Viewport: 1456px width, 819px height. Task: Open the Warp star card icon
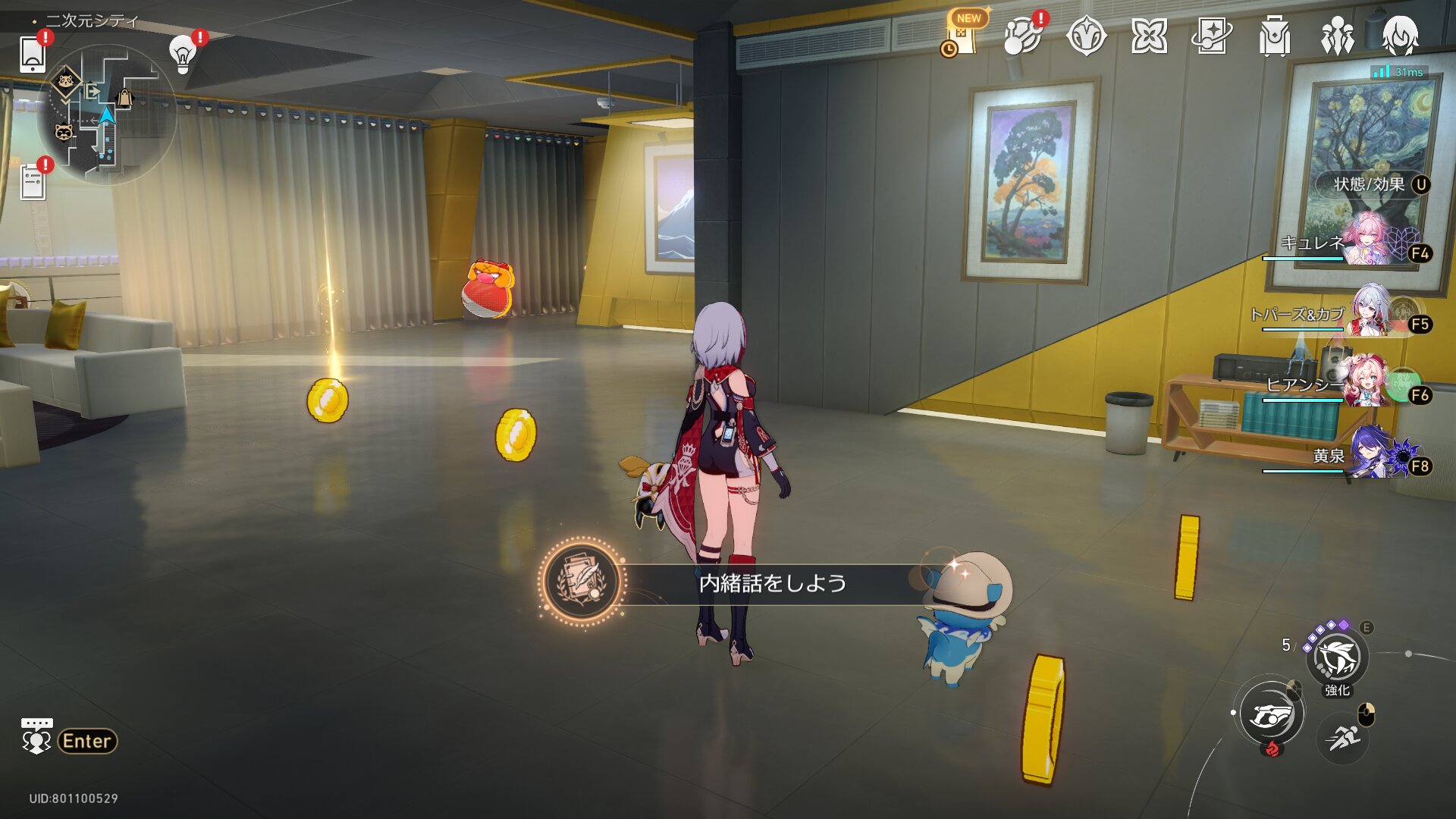click(1211, 36)
